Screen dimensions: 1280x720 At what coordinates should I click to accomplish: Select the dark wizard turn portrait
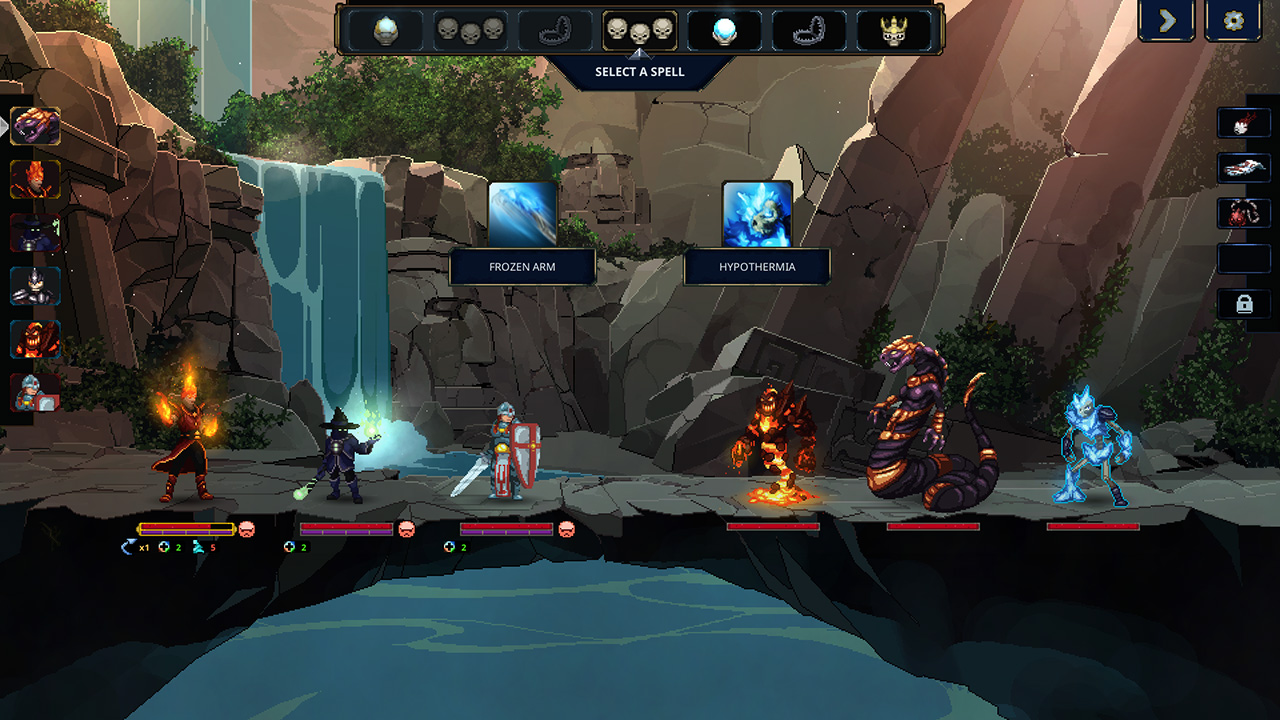(35, 233)
